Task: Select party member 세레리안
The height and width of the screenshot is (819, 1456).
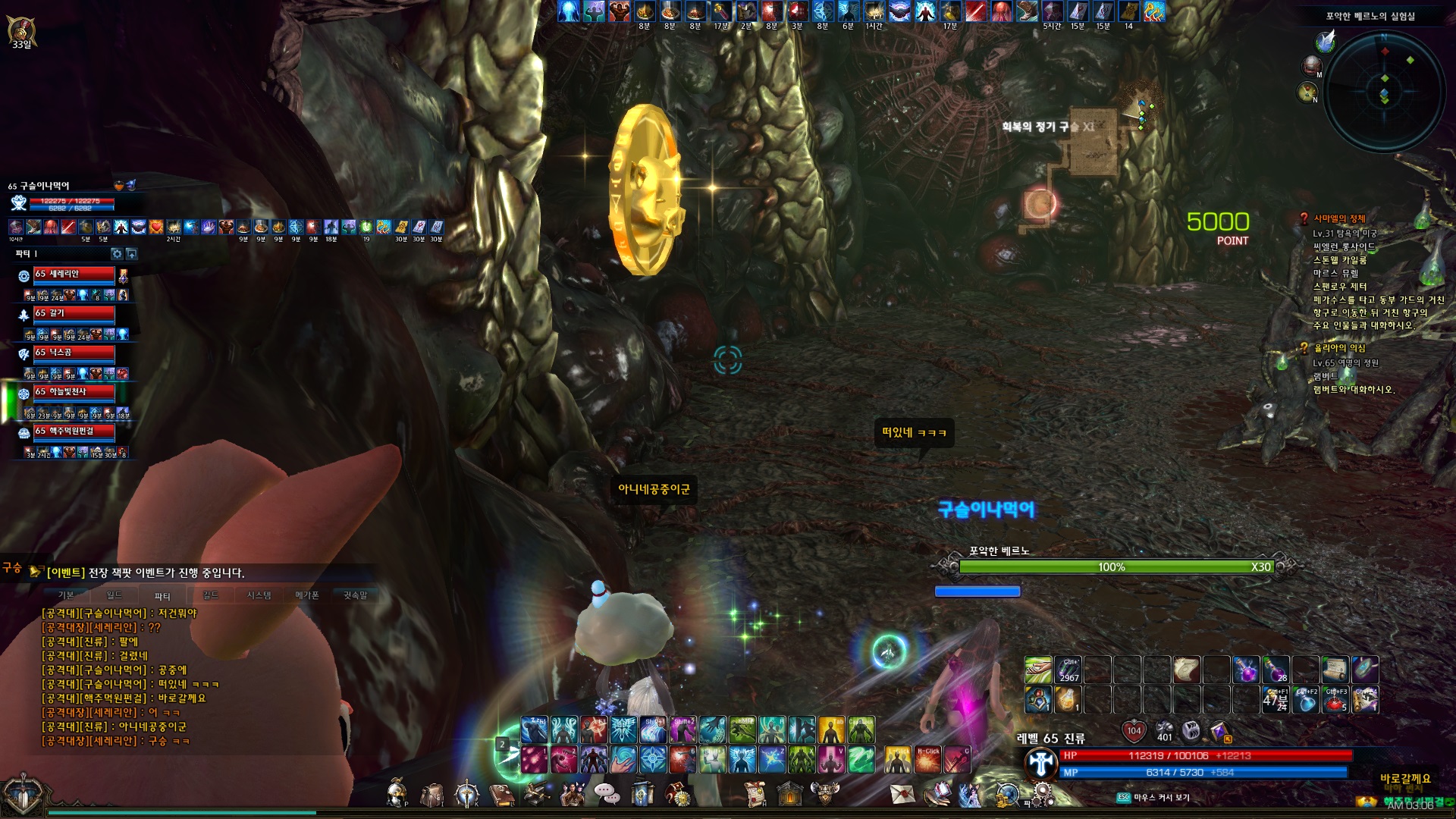Action: tap(74, 275)
